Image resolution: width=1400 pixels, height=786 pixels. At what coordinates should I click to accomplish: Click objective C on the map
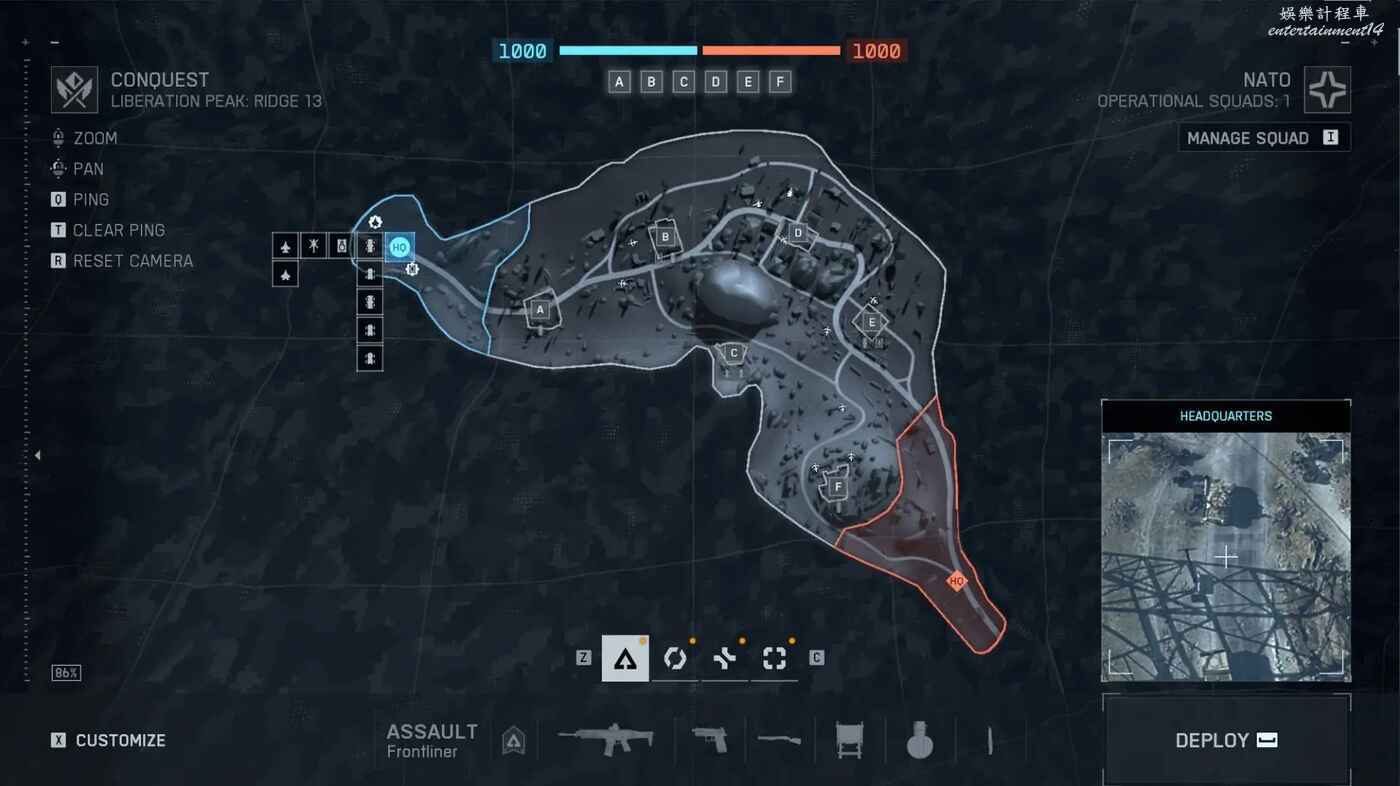734,352
